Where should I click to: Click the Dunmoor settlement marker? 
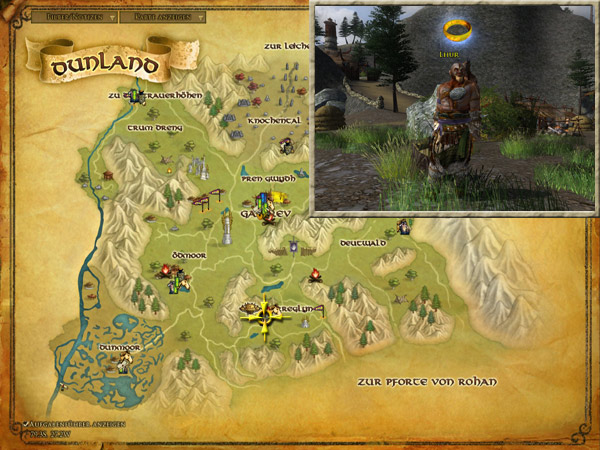[124, 362]
